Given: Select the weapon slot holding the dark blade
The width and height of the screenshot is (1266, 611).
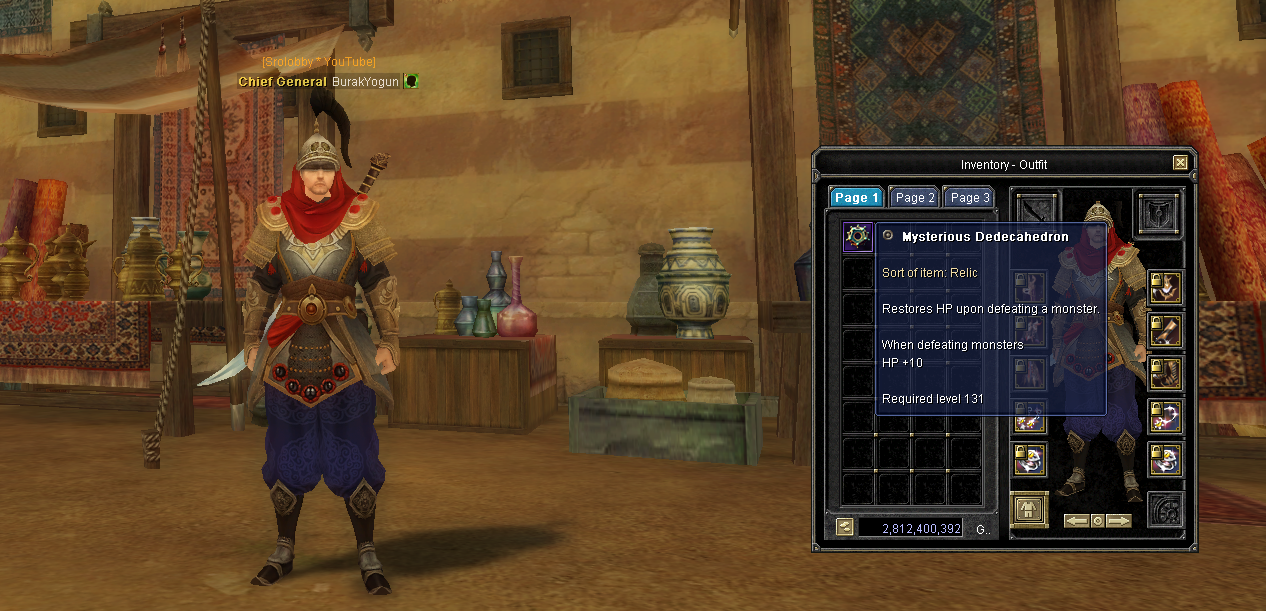Looking at the screenshot, I should tap(1037, 208).
